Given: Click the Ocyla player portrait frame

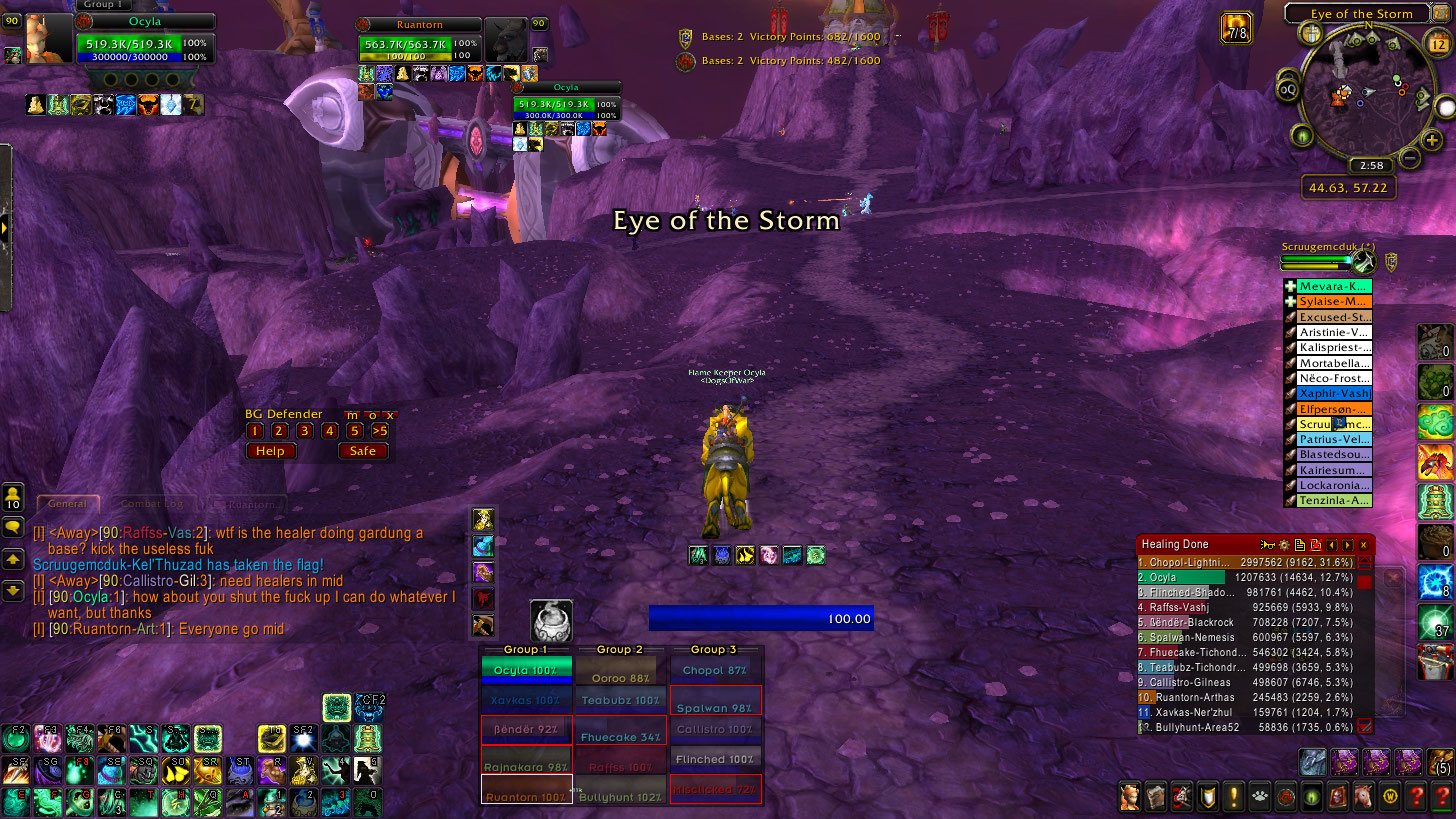Looking at the screenshot, I should click(x=49, y=39).
